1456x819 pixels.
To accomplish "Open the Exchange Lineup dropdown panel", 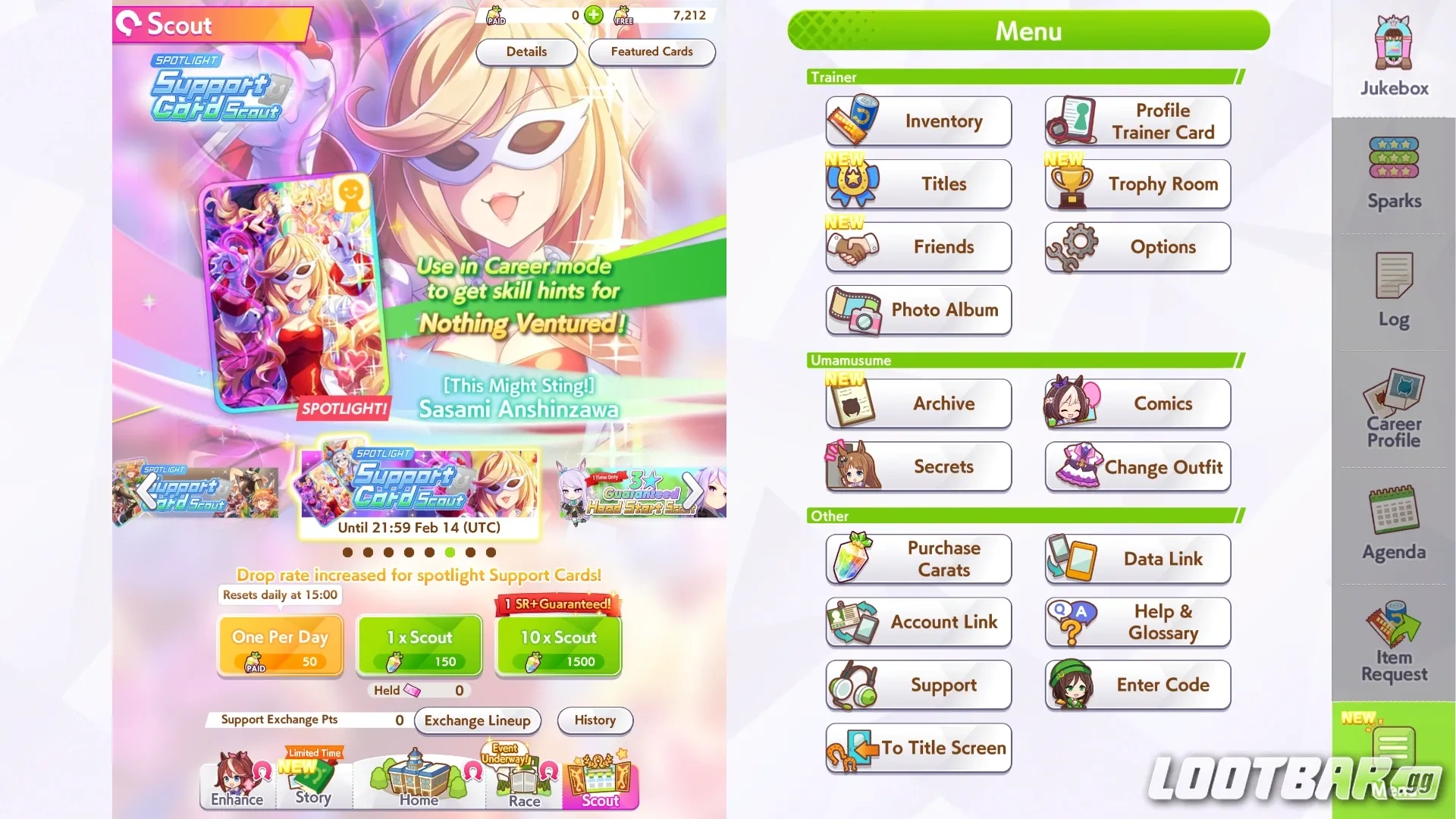I will click(477, 720).
